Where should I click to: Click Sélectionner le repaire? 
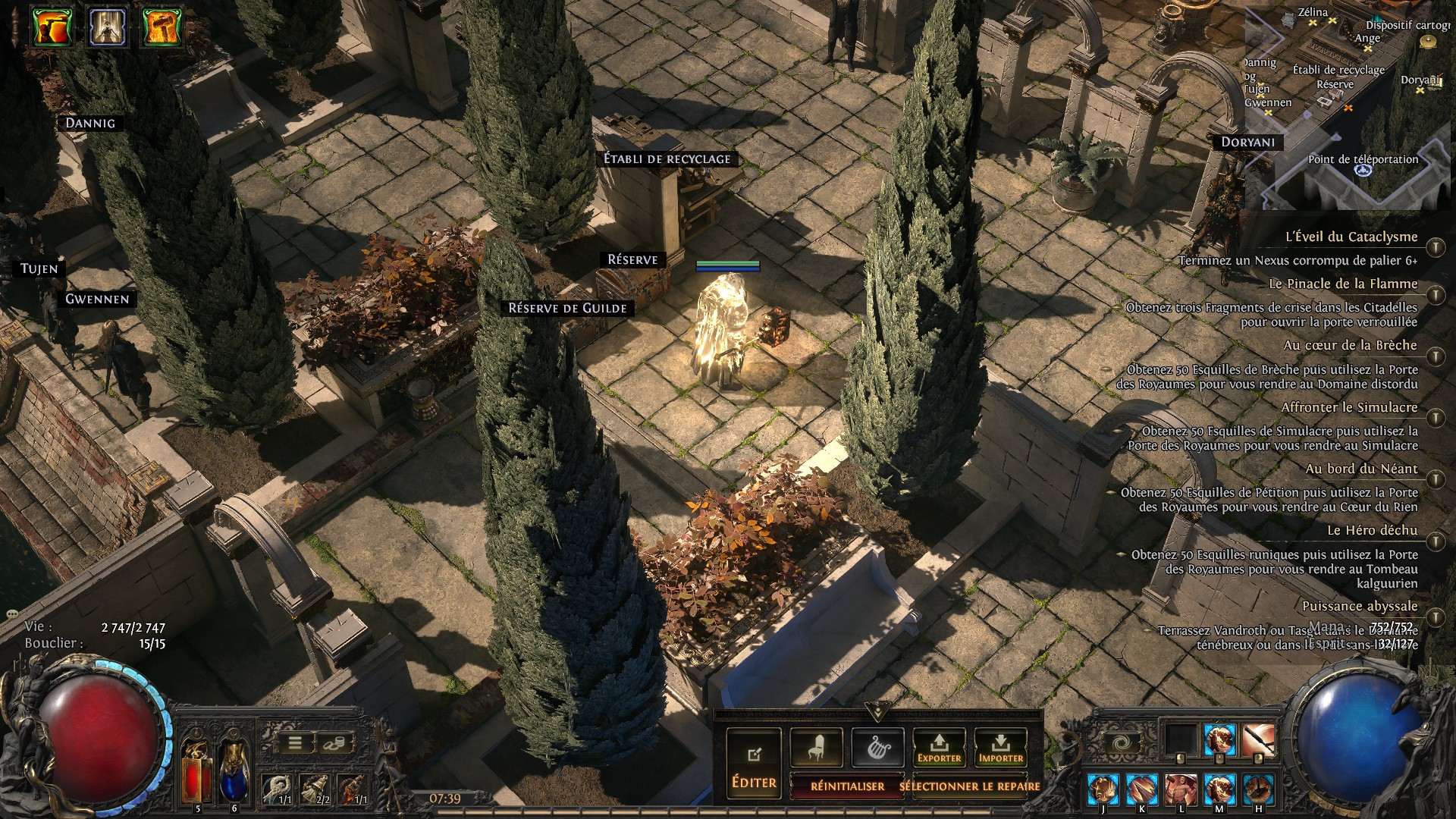[x=969, y=786]
